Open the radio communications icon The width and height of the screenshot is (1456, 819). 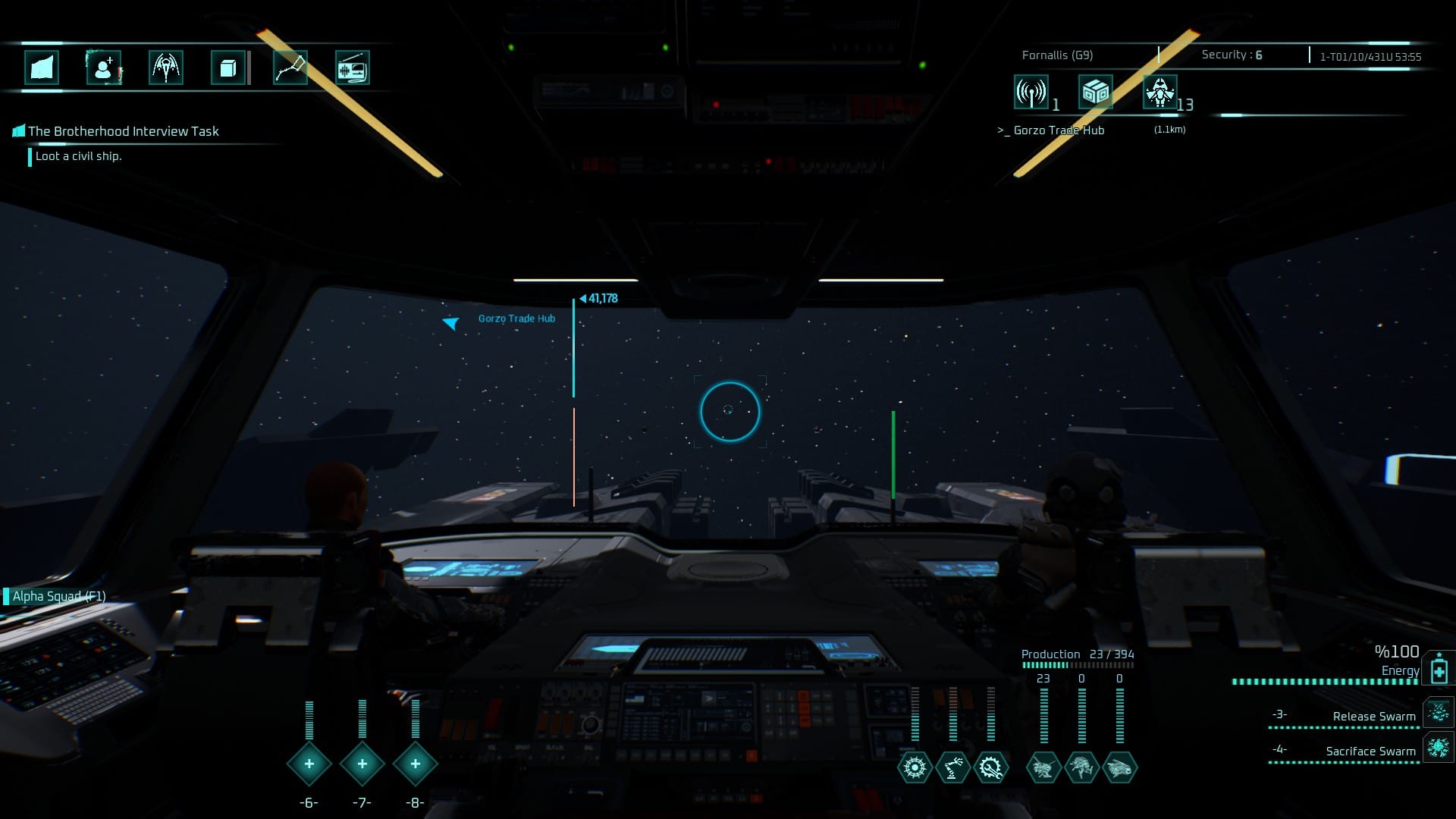352,68
